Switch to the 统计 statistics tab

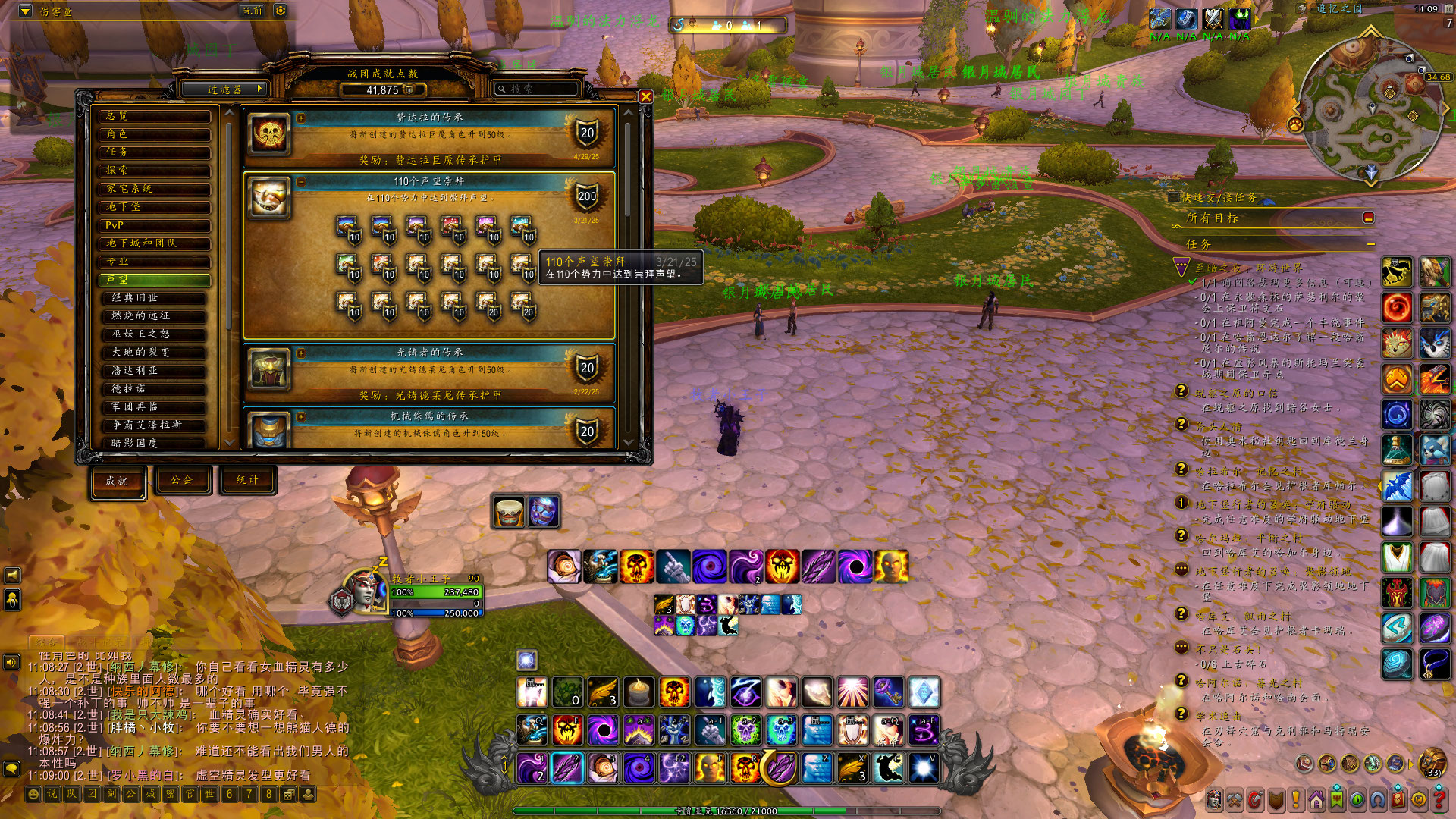pyautogui.click(x=247, y=480)
